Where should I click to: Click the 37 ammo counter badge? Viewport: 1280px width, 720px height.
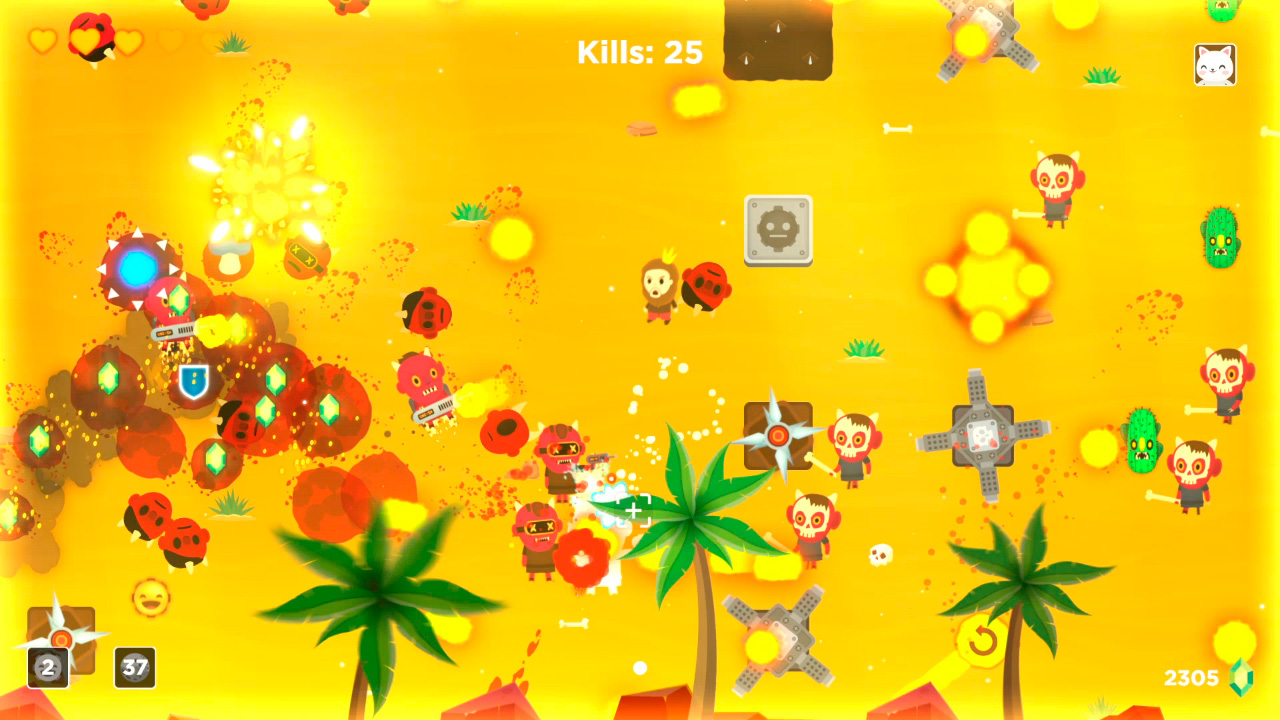pos(135,669)
